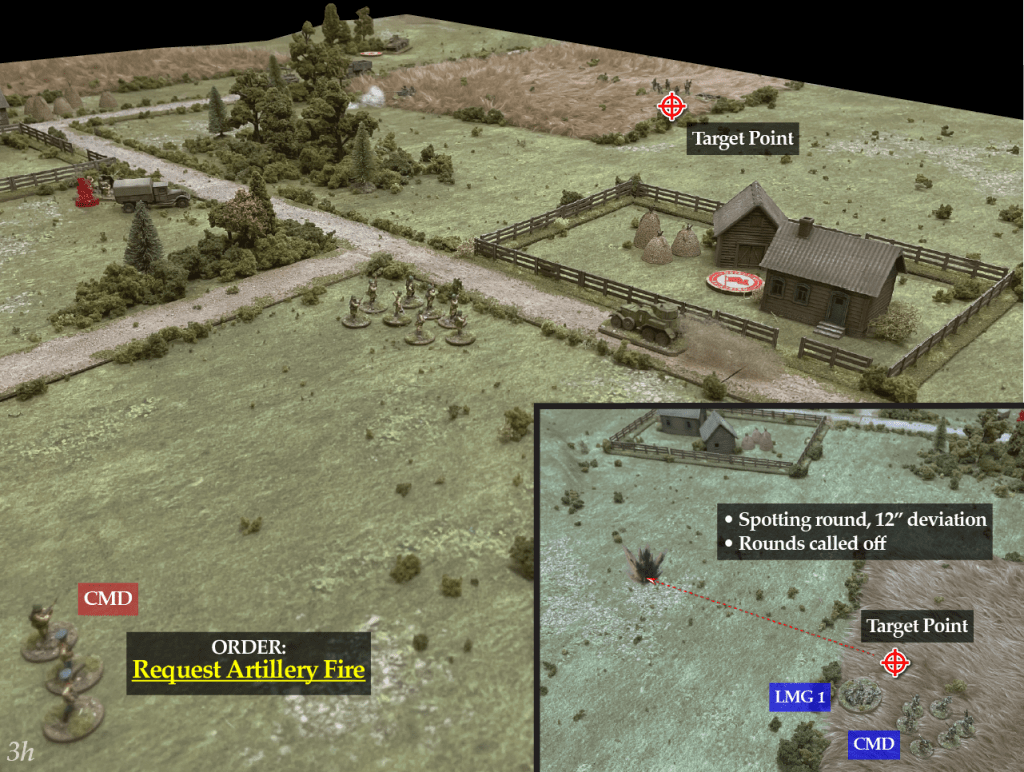Click the red target reticle near the farmhouse field

[x=671, y=105]
